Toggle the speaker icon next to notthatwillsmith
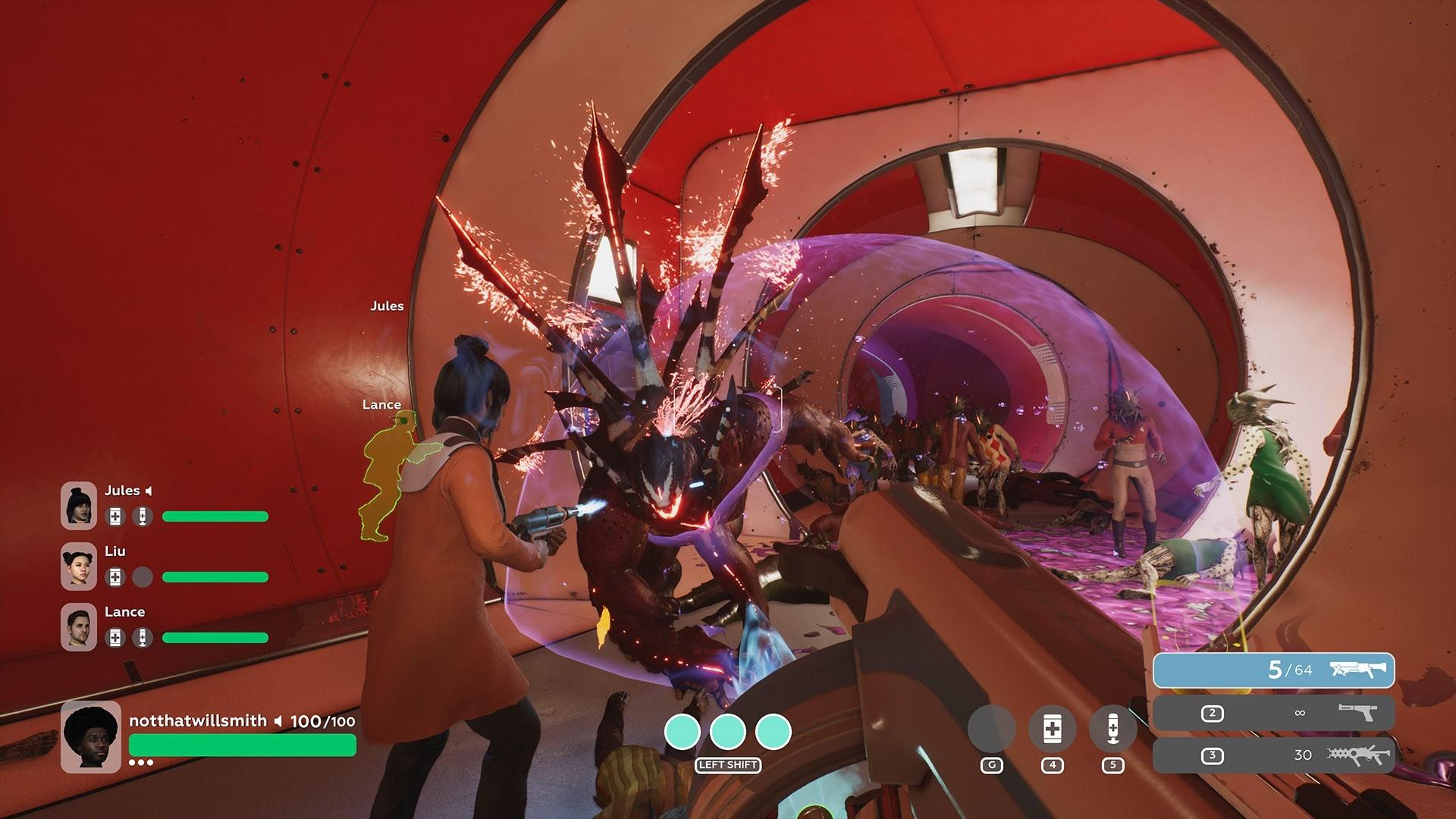This screenshot has width=1456, height=819. coord(278,721)
